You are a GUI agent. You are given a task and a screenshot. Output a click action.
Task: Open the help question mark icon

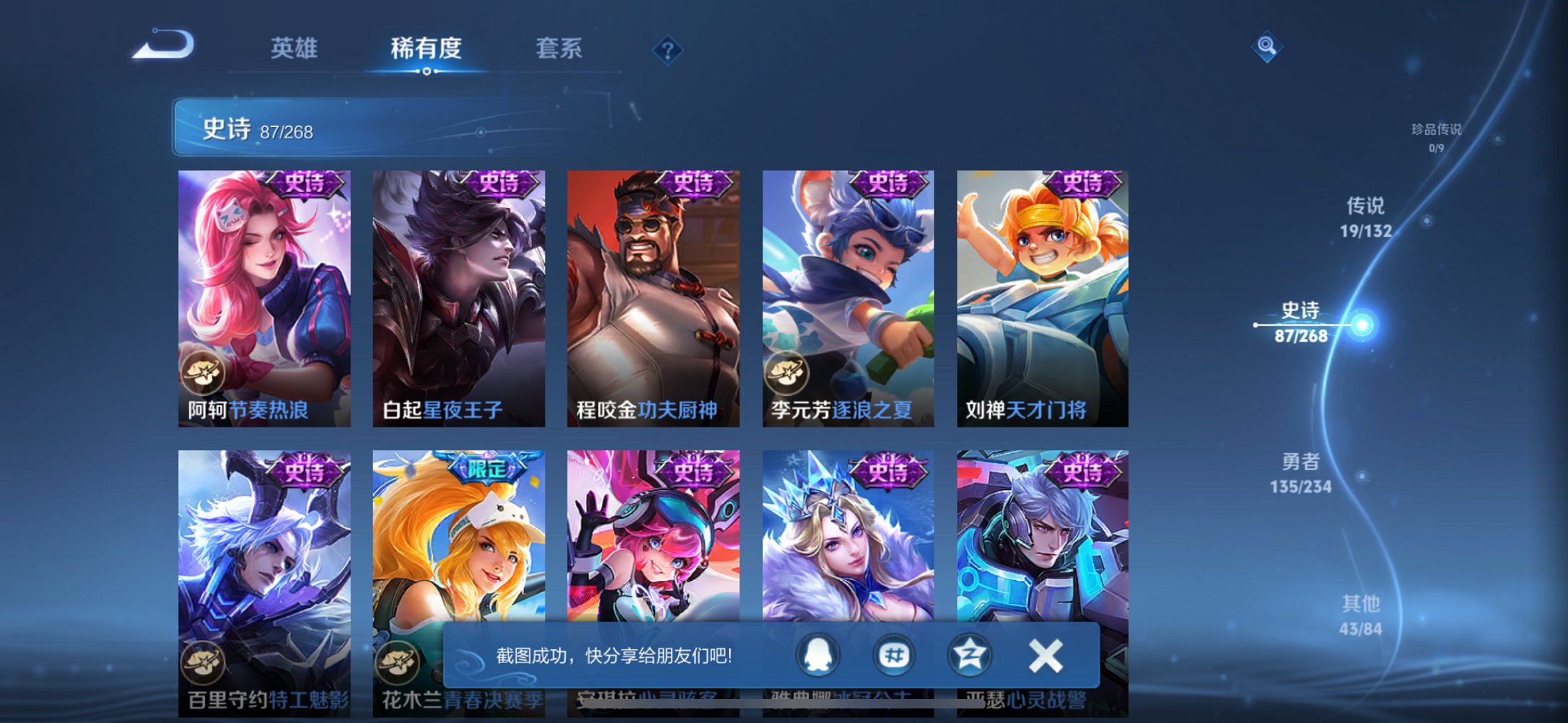667,51
